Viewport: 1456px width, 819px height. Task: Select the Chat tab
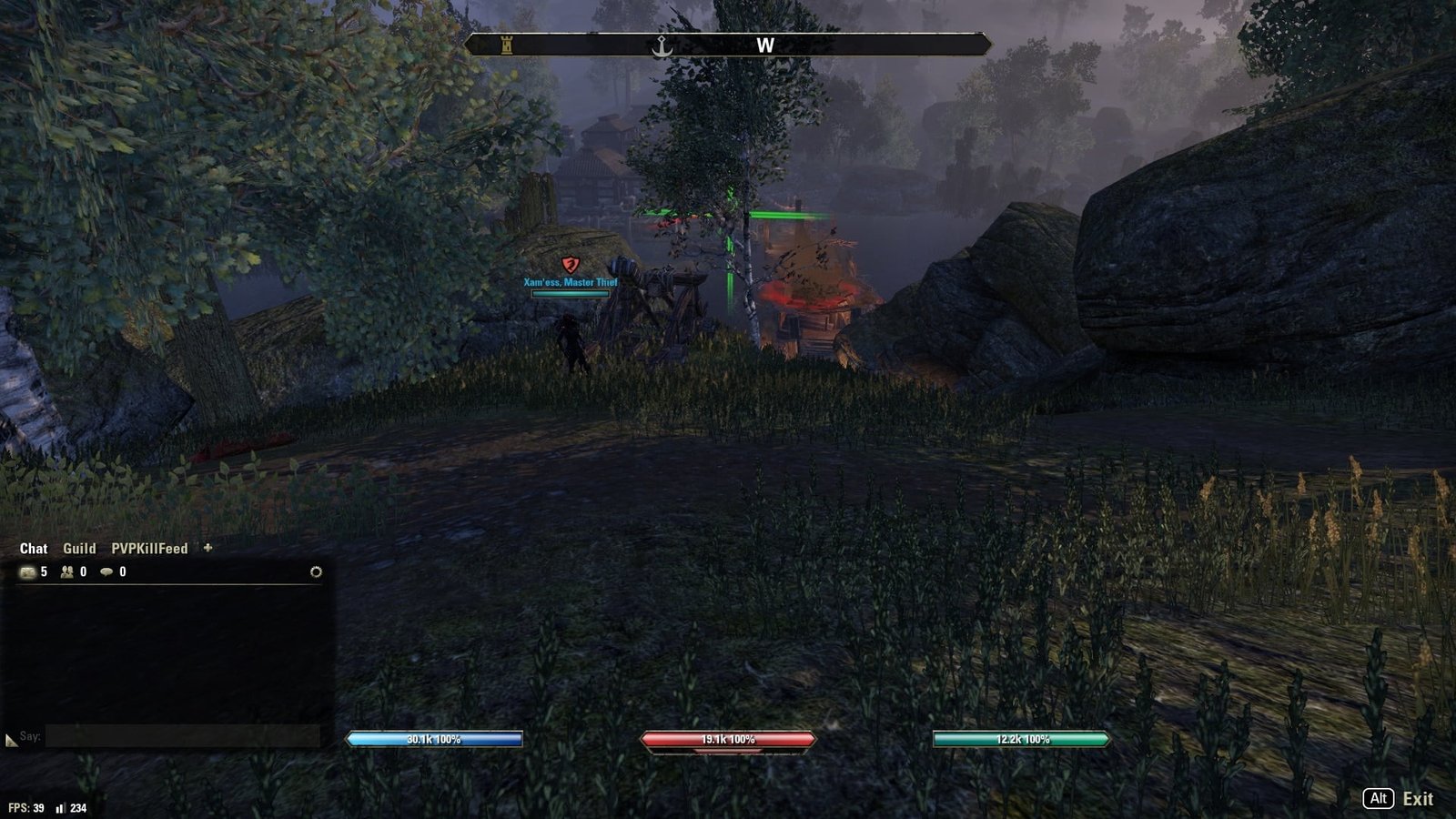tap(34, 549)
